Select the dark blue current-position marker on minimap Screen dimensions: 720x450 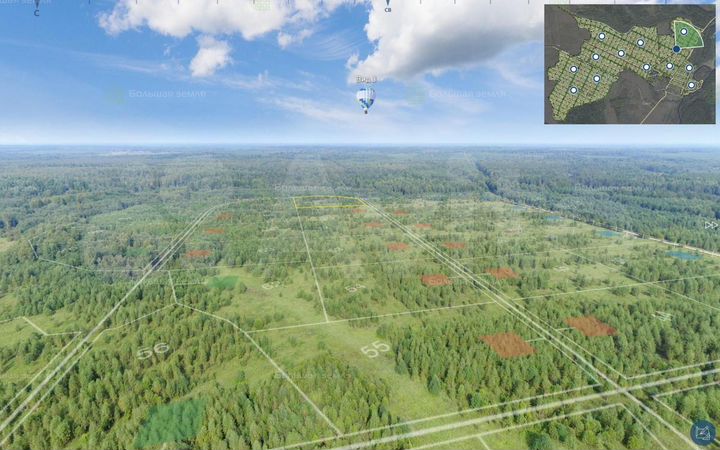[677, 49]
